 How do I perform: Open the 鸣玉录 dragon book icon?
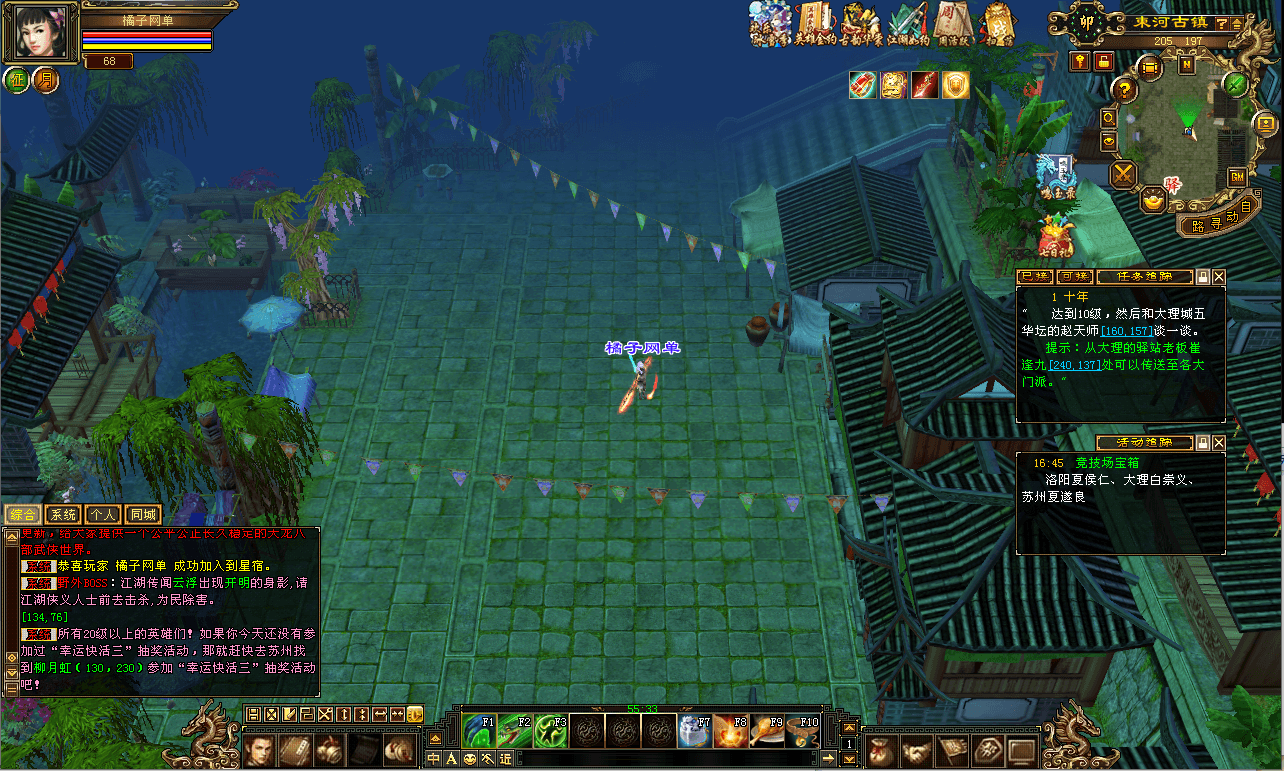(1058, 172)
